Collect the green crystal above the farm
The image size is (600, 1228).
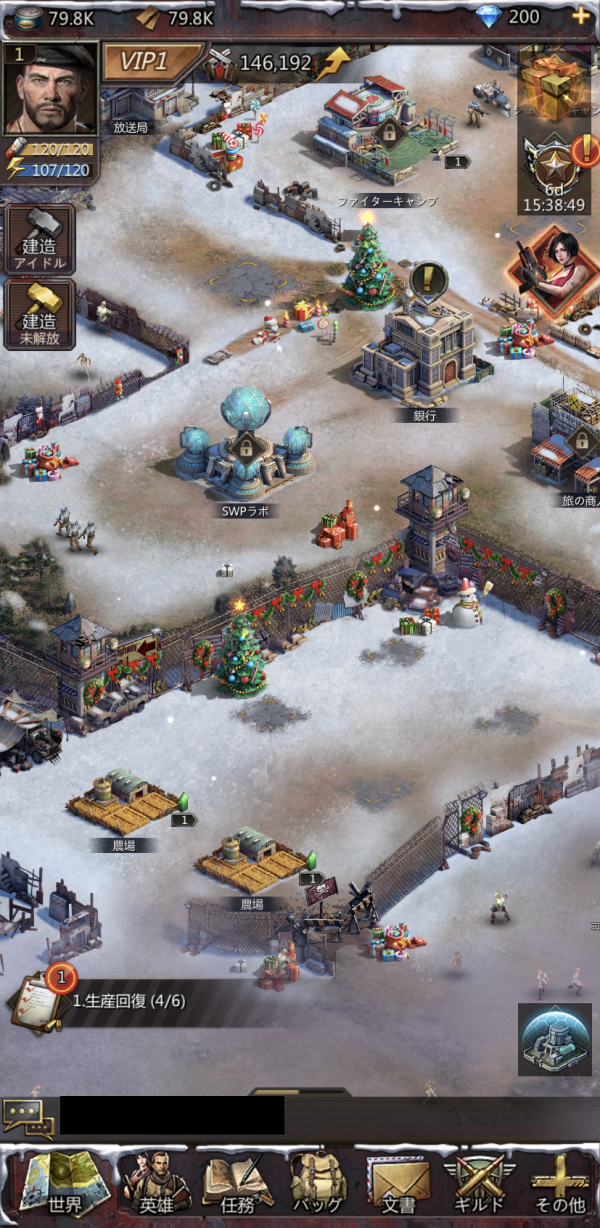point(182,802)
